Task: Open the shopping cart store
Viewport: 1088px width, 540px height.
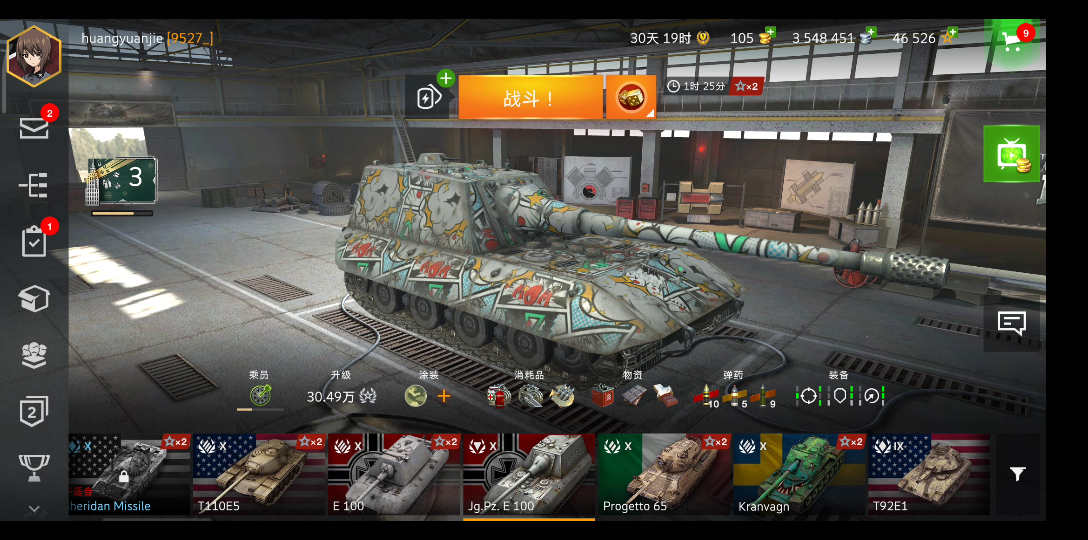Action: (1013, 42)
